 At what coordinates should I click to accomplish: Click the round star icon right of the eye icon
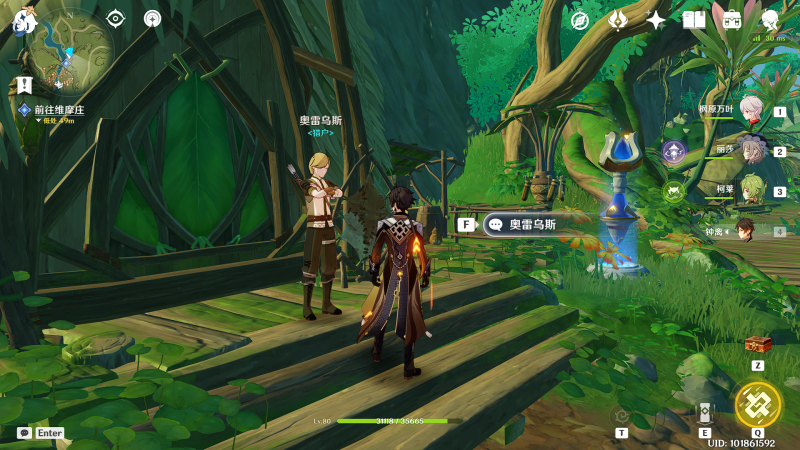pos(152,18)
